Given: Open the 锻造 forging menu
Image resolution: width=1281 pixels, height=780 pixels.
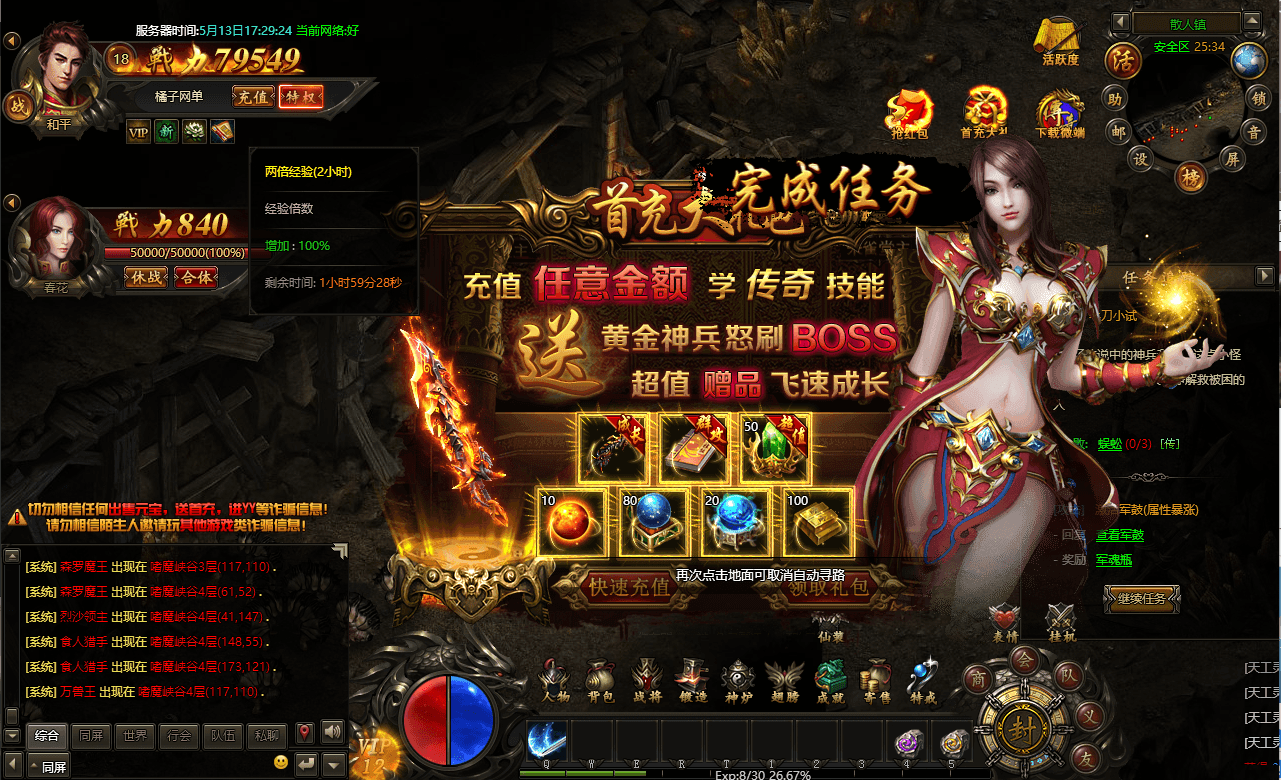Looking at the screenshot, I should coord(691,680).
